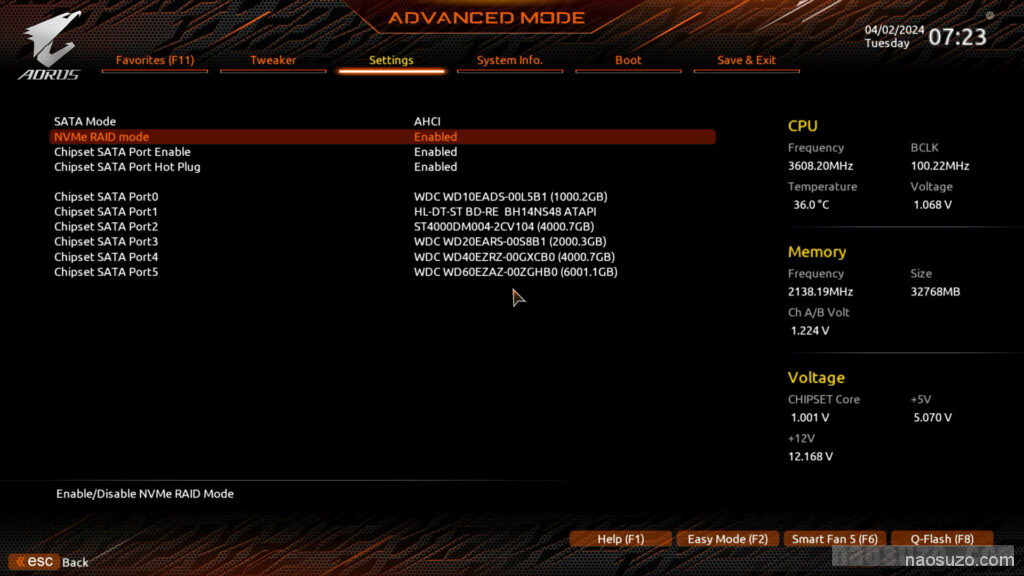Switch to the Tweaker tab
This screenshot has width=1024, height=576.
(273, 60)
